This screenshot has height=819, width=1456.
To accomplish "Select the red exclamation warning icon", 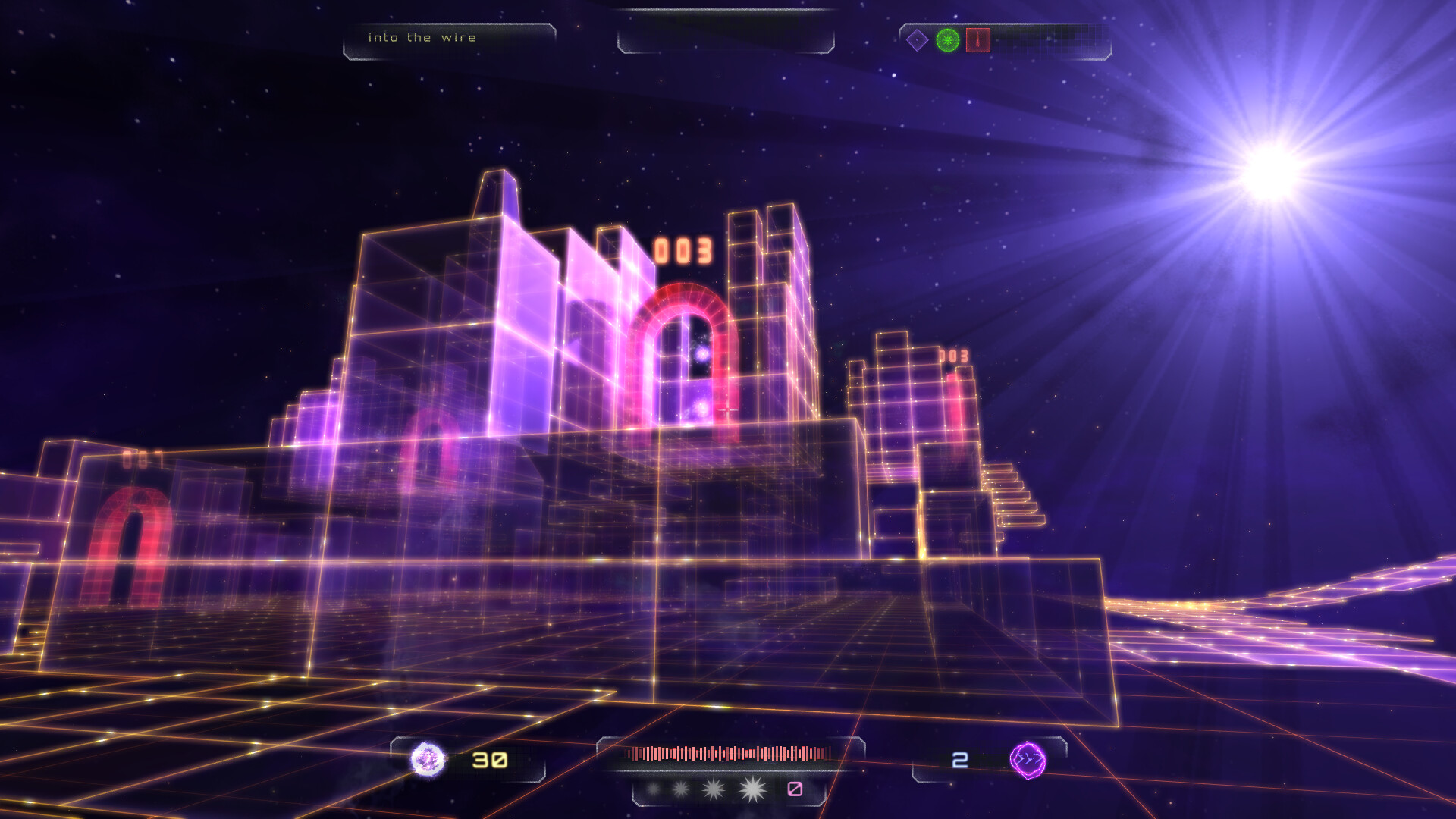I will point(978,40).
